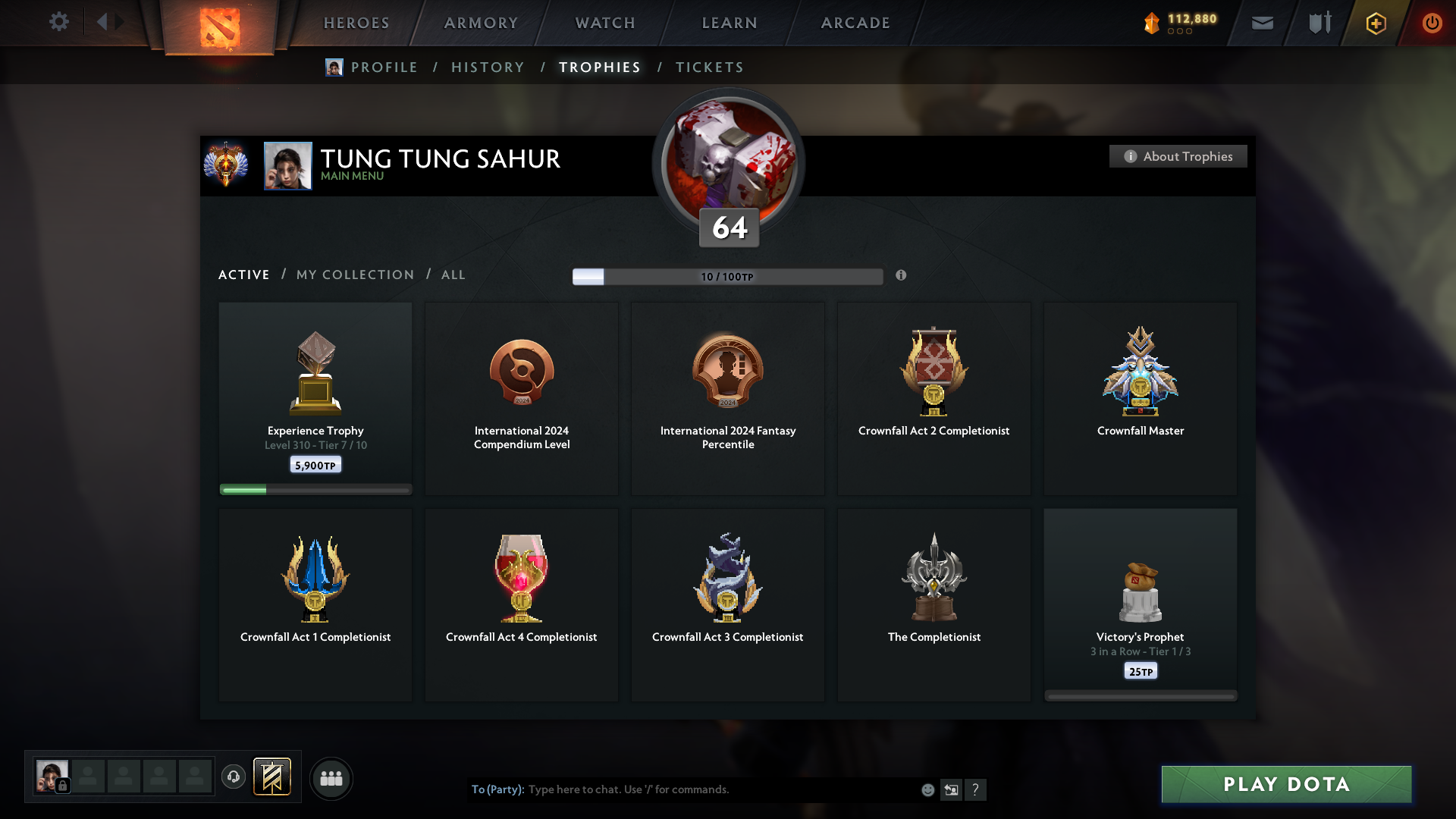Click the gold hexagon plus shard icon
Image resolution: width=1456 pixels, height=819 pixels.
1375,23
